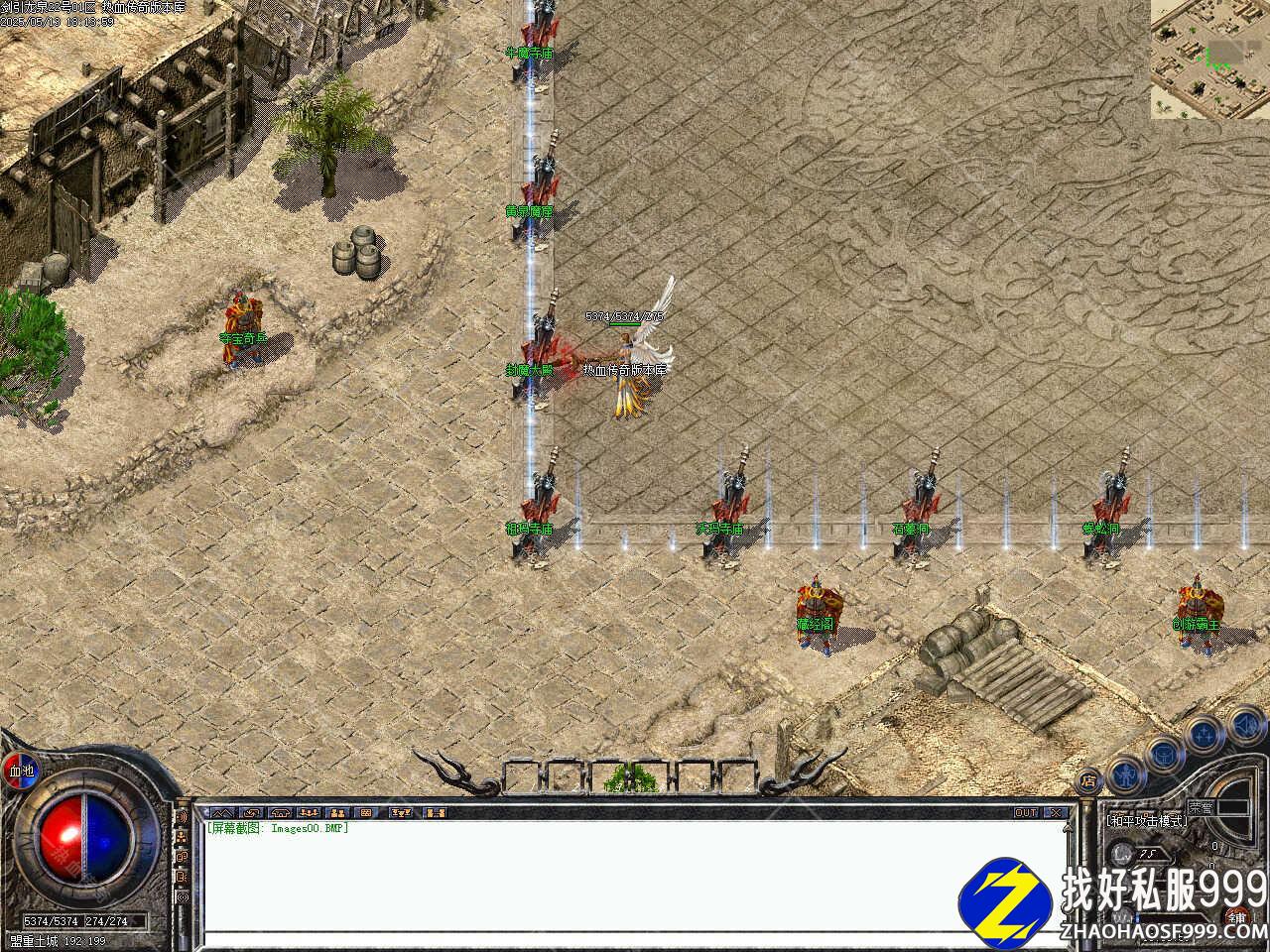
Task: Open the 店 shop round button
Action: click(1089, 779)
